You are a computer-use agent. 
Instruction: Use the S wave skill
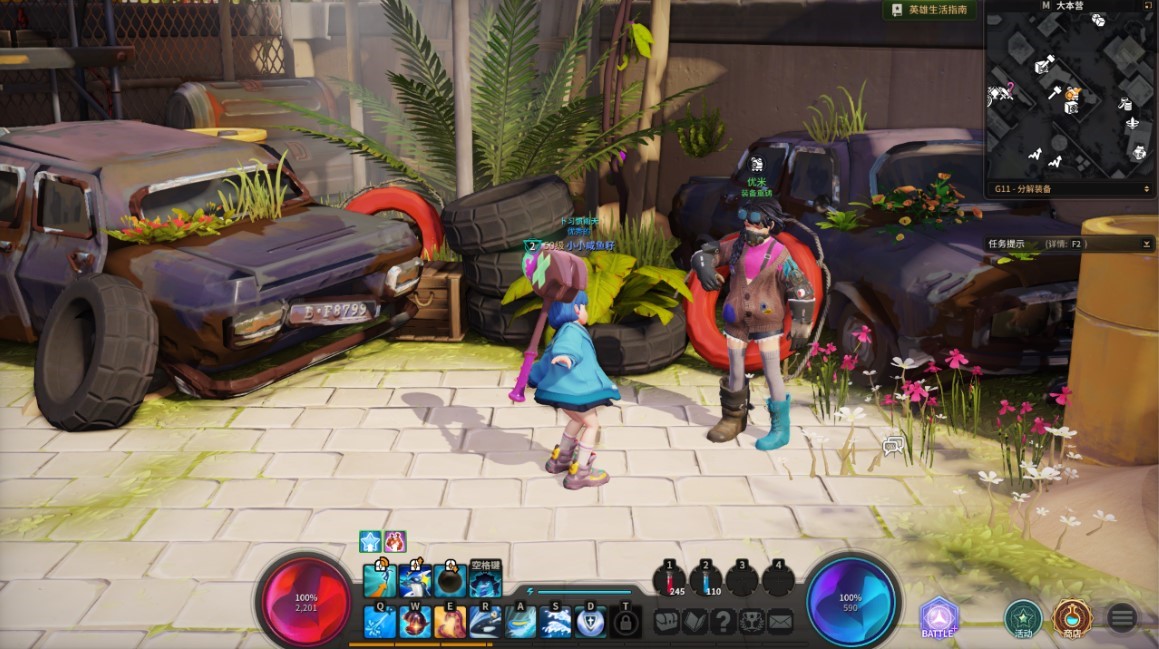tap(556, 622)
